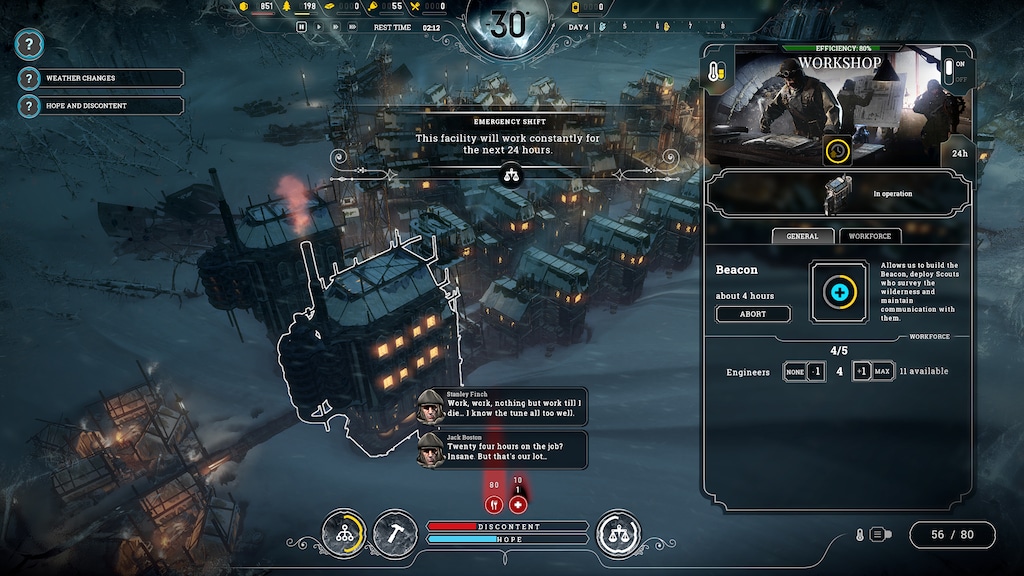The image size is (1024, 576).
Task: Open the technology tree button
Action: tap(345, 533)
